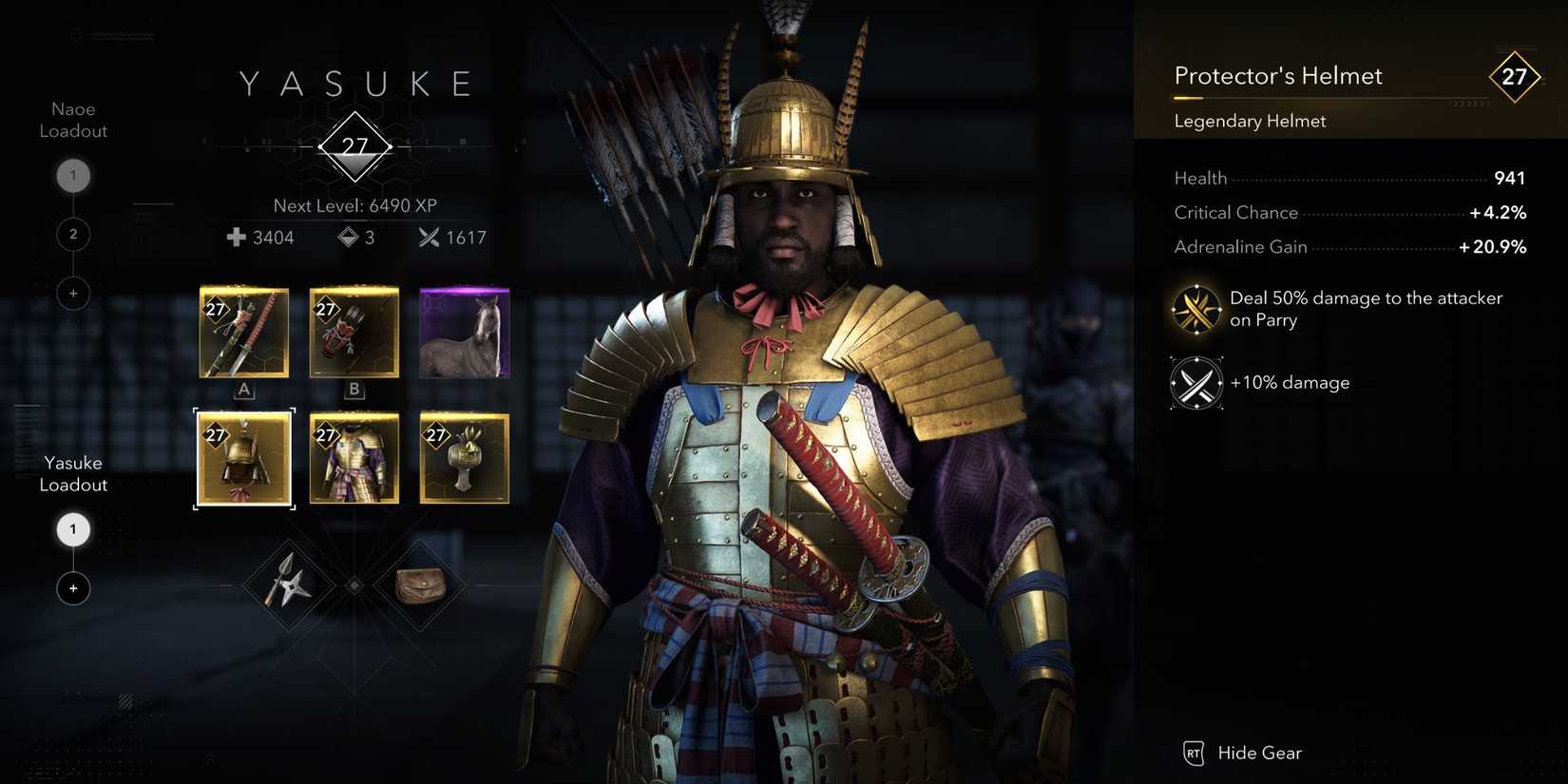1568x784 pixels.
Task: Click the health cross icon beside 3404
Action: pos(234,238)
